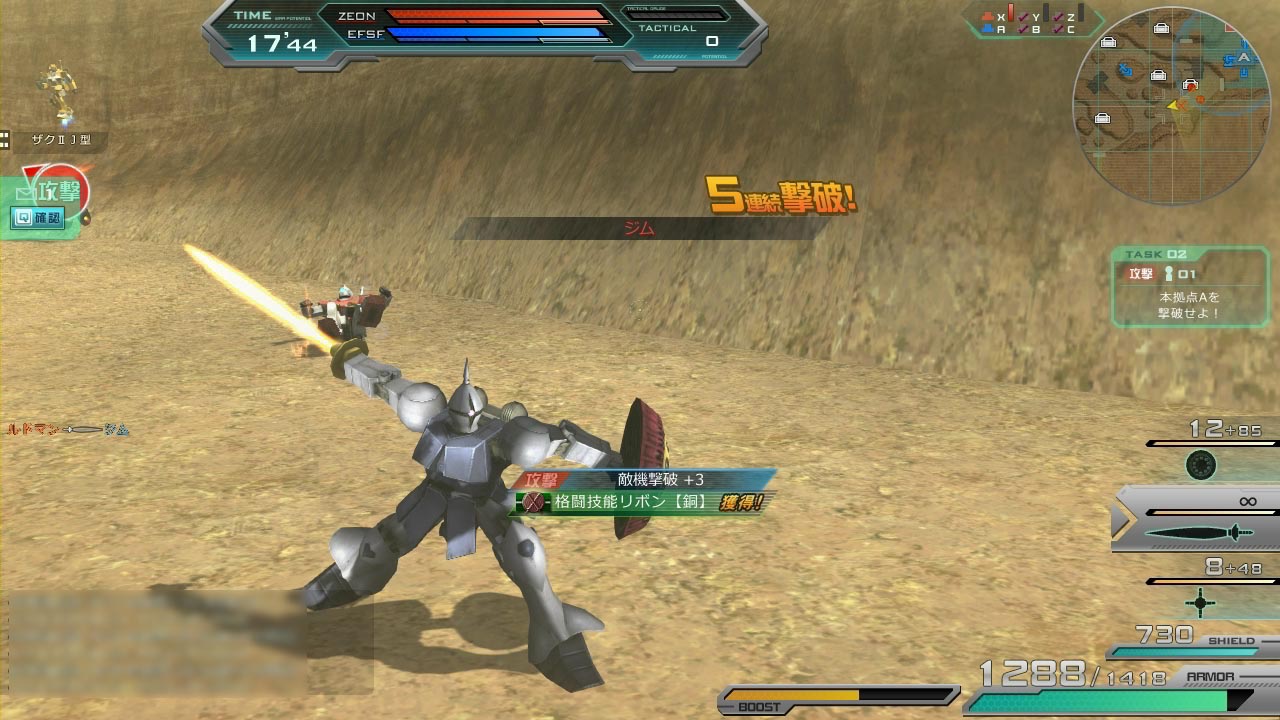Select the melee blade weapon slot

click(1198, 532)
